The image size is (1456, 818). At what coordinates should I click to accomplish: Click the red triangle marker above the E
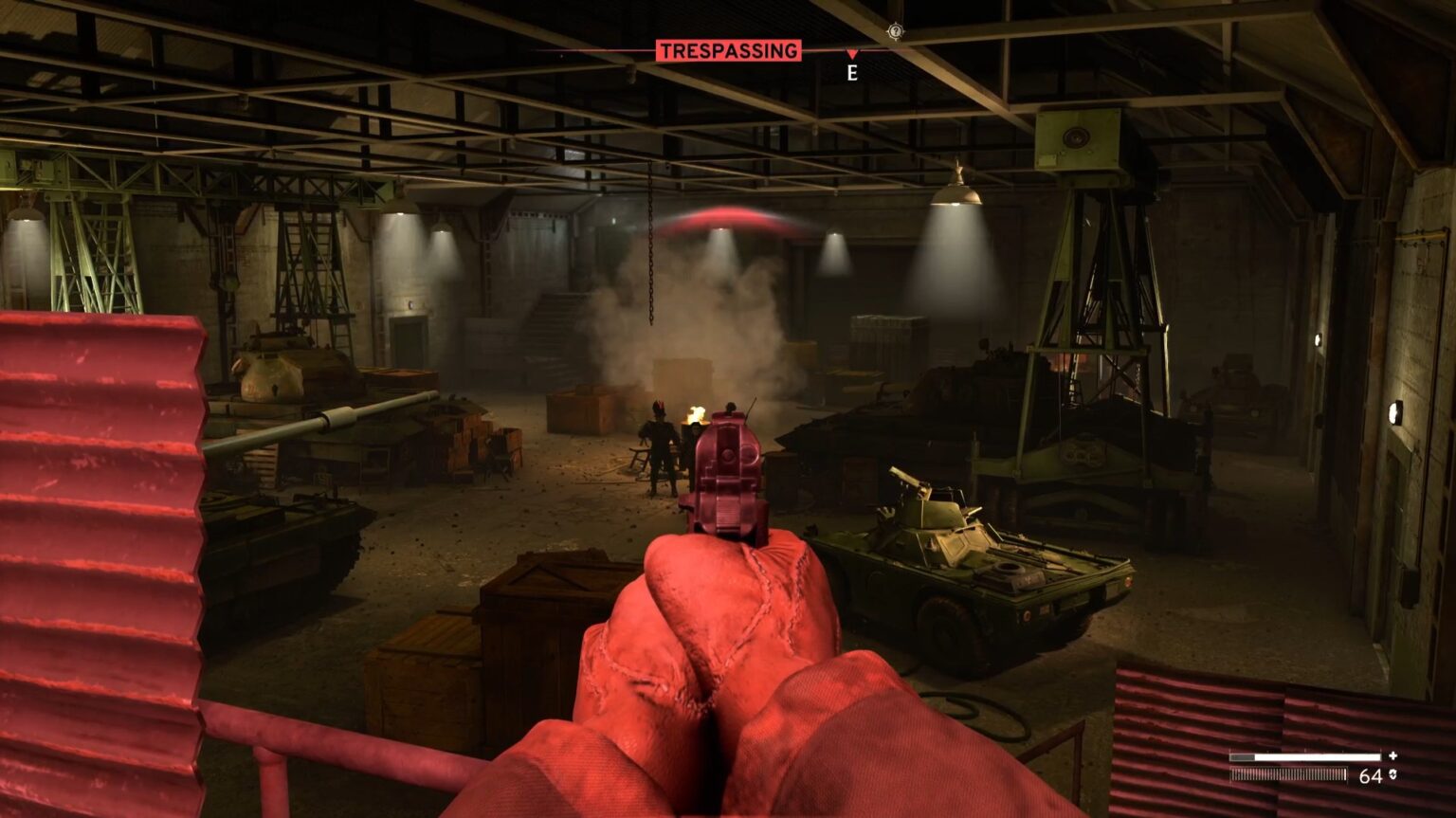click(852, 54)
